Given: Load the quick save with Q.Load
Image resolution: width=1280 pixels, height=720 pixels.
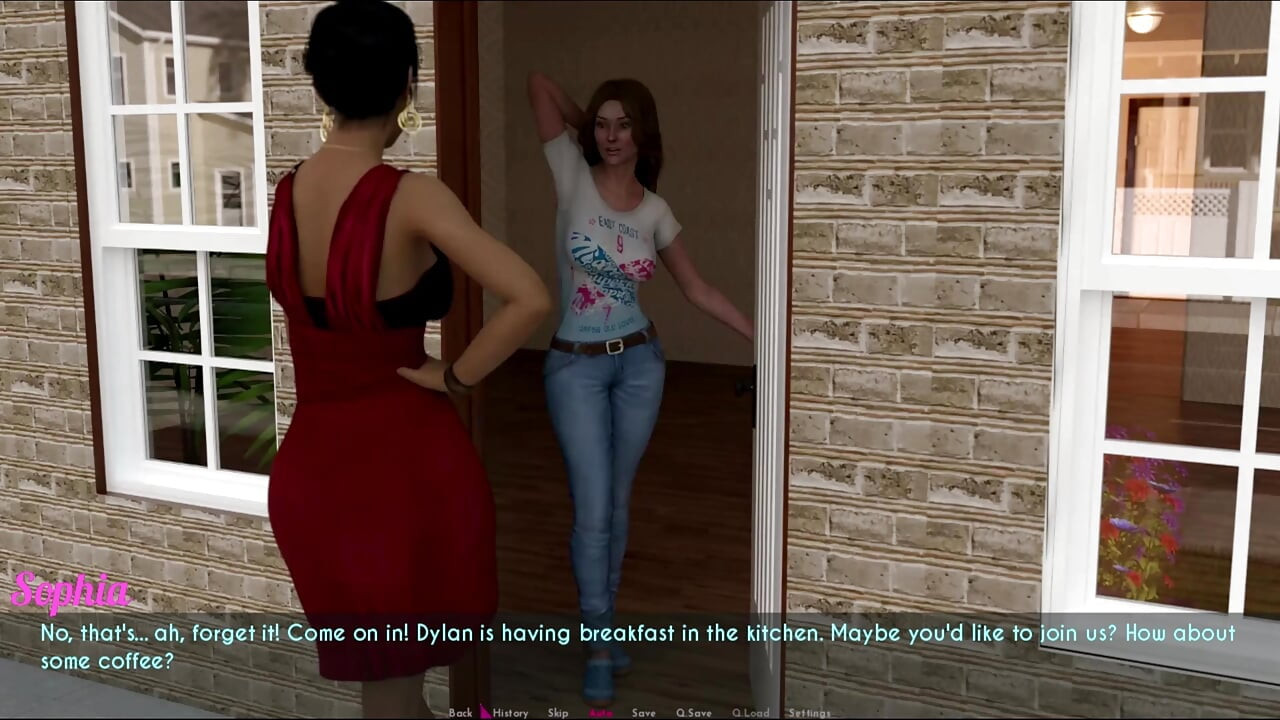Looking at the screenshot, I should (752, 713).
